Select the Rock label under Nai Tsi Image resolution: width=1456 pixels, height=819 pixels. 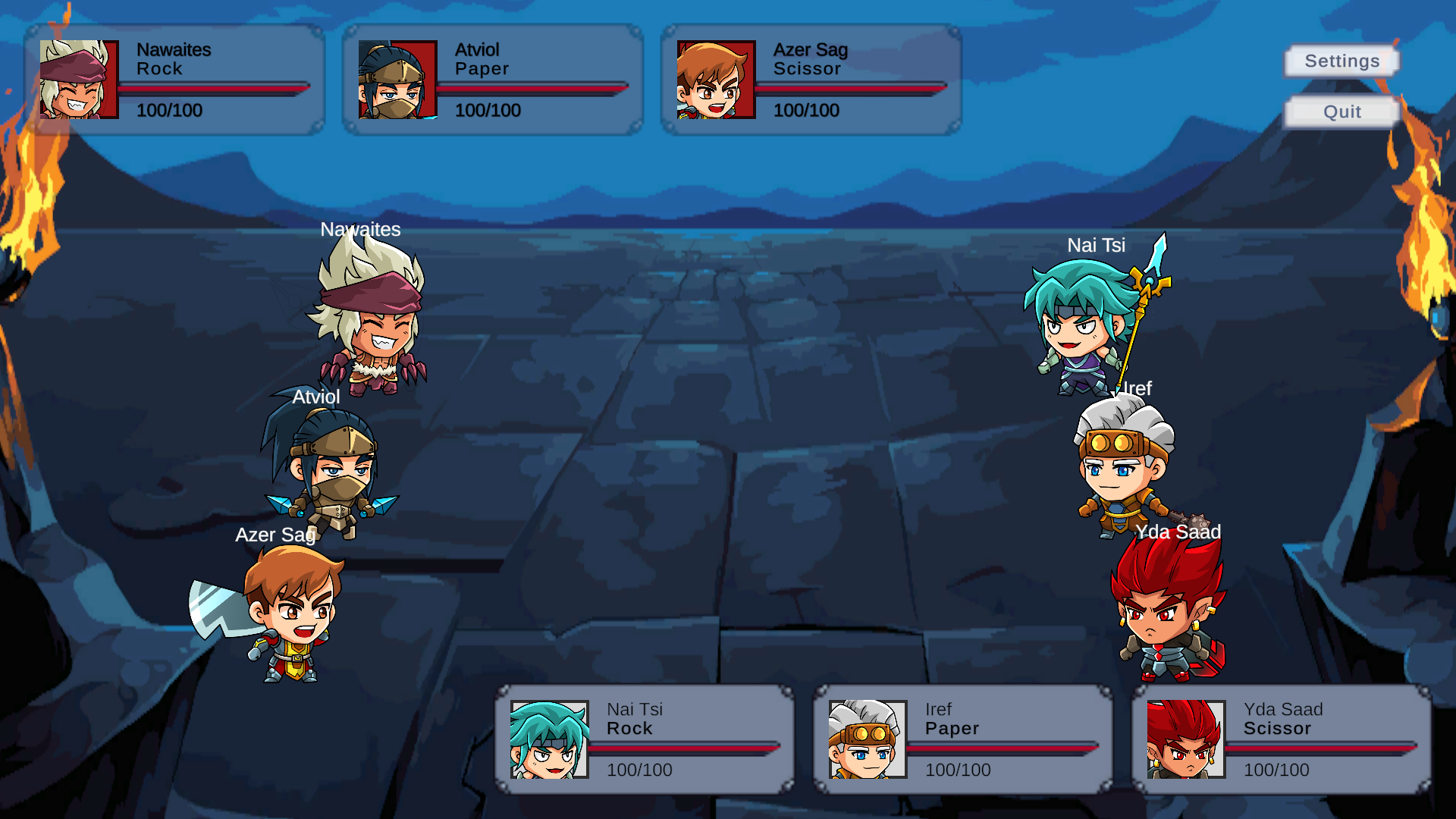point(630,729)
